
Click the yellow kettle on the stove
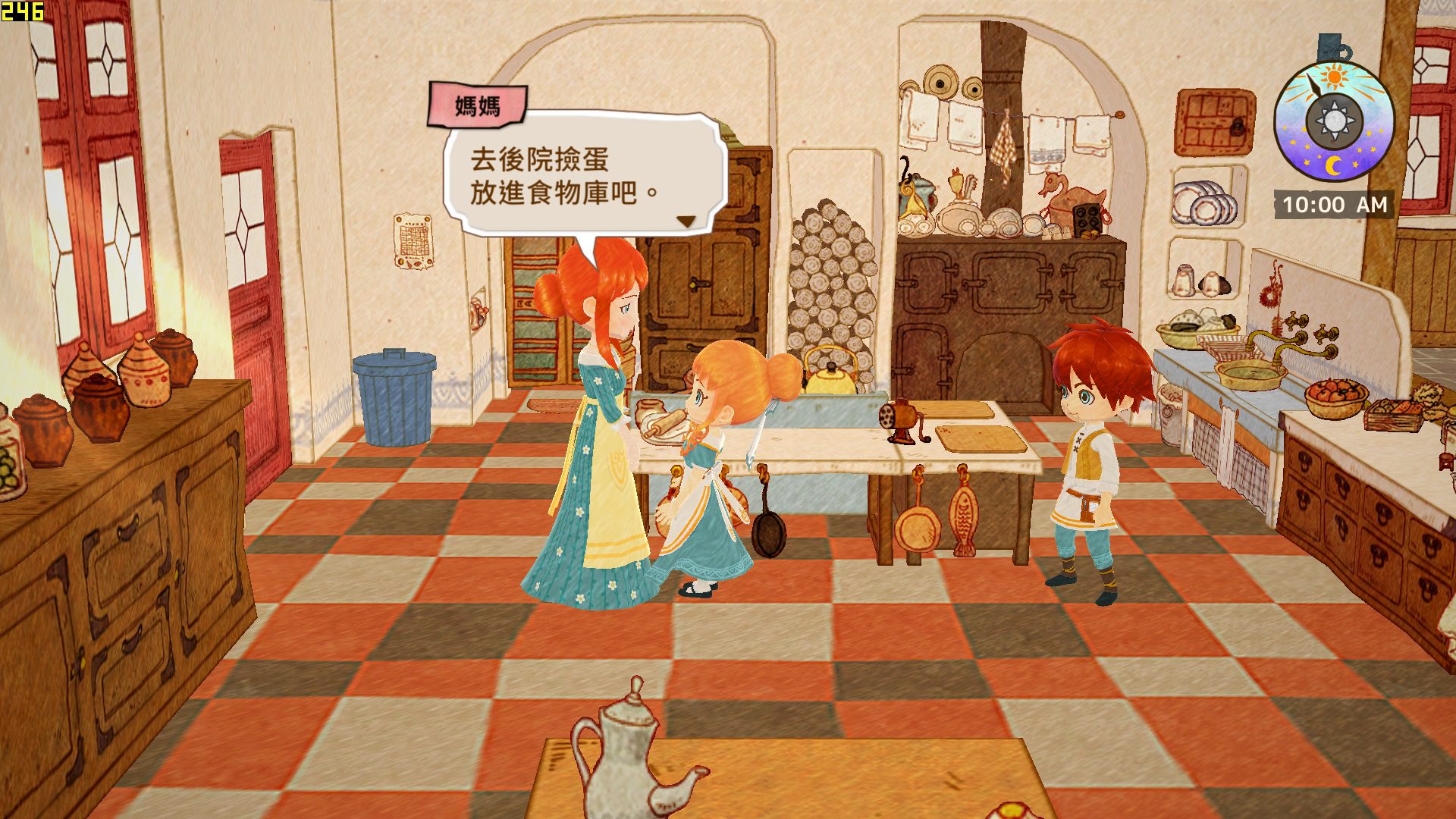pyautogui.click(x=831, y=375)
